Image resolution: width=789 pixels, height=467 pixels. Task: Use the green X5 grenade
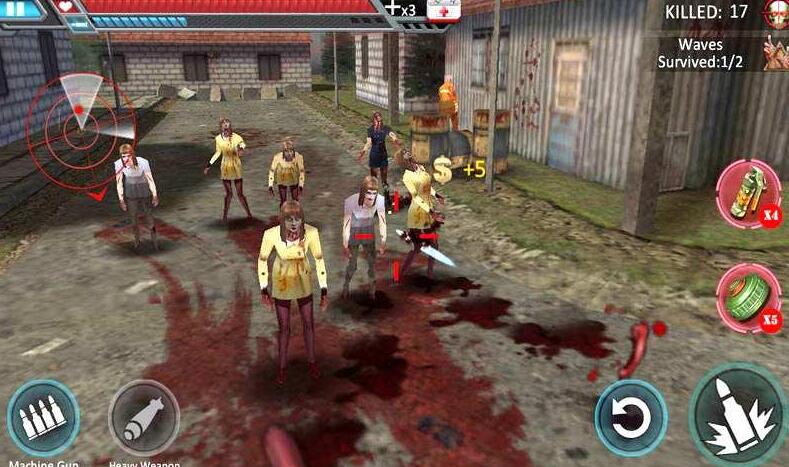[748, 297]
